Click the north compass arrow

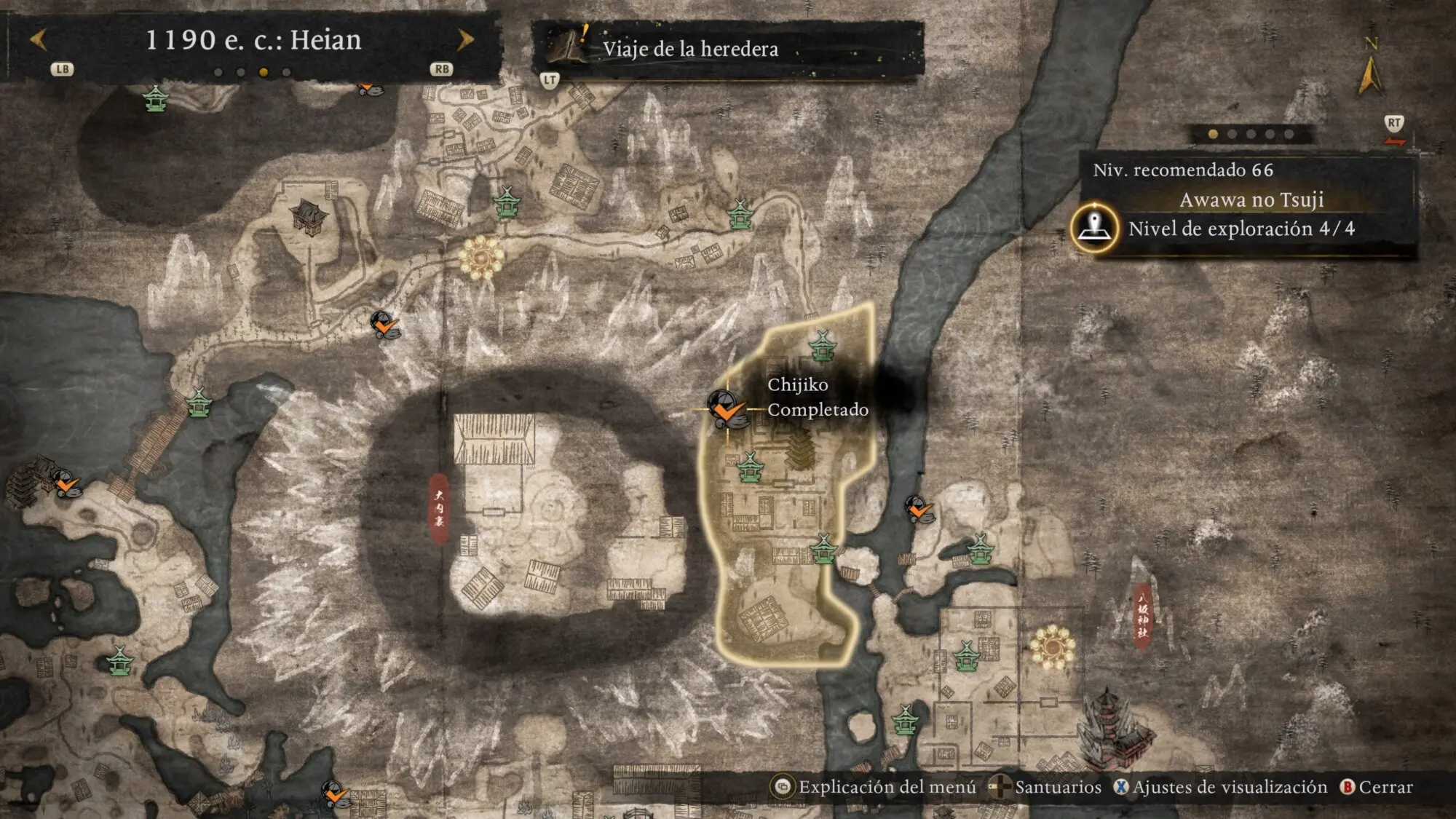pos(1369,73)
